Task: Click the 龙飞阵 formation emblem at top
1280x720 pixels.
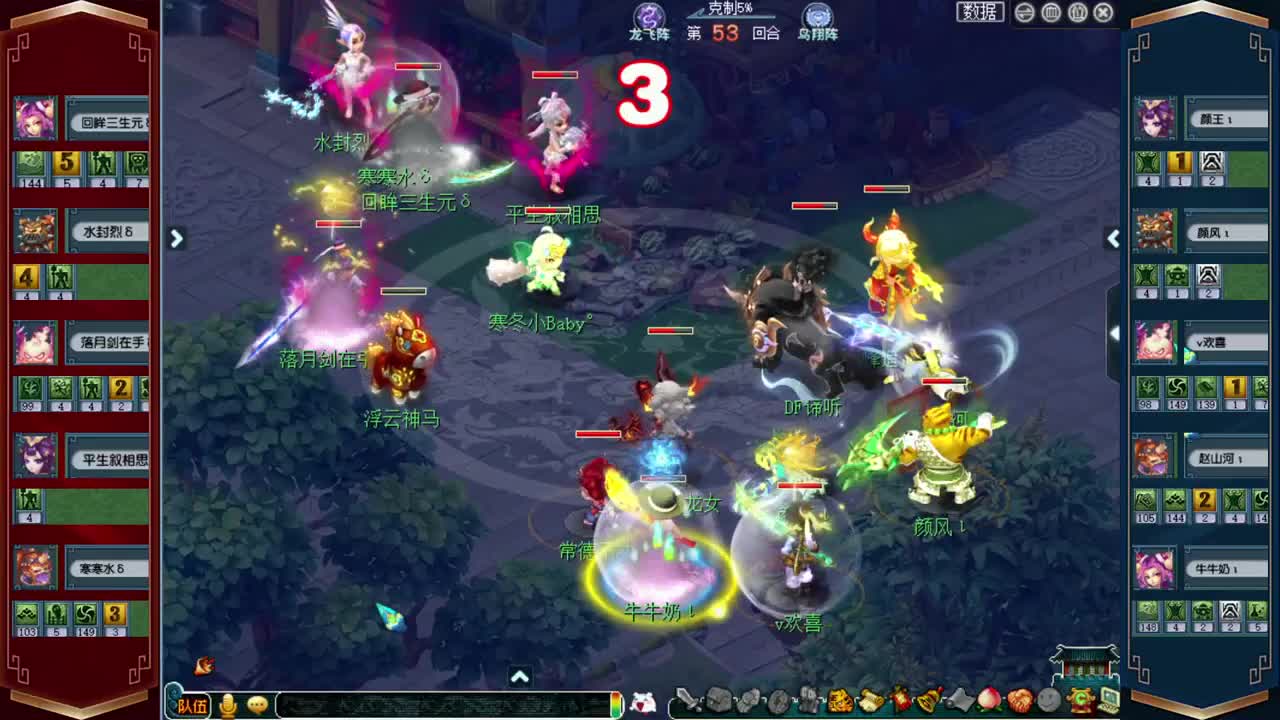Action: [x=649, y=18]
